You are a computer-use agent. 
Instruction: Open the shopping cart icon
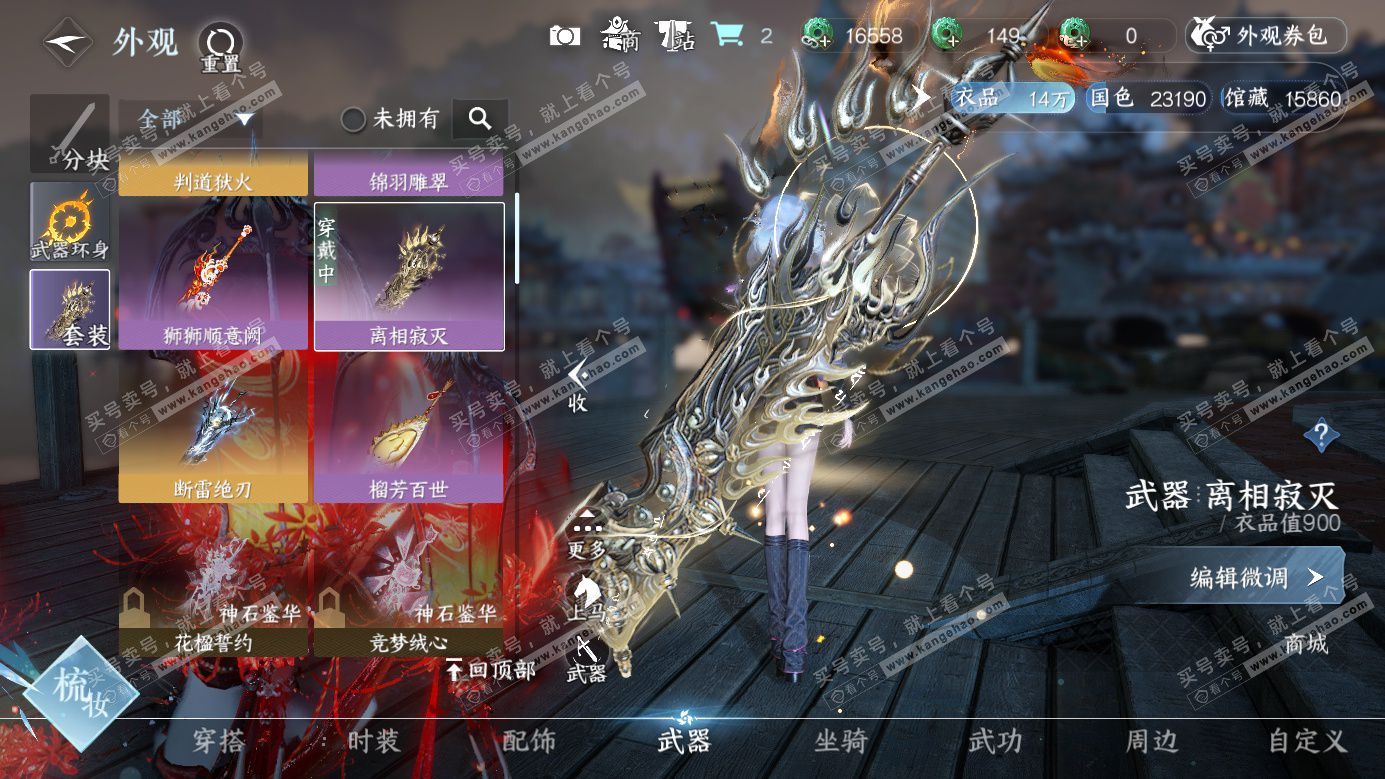pyautogui.click(x=728, y=36)
